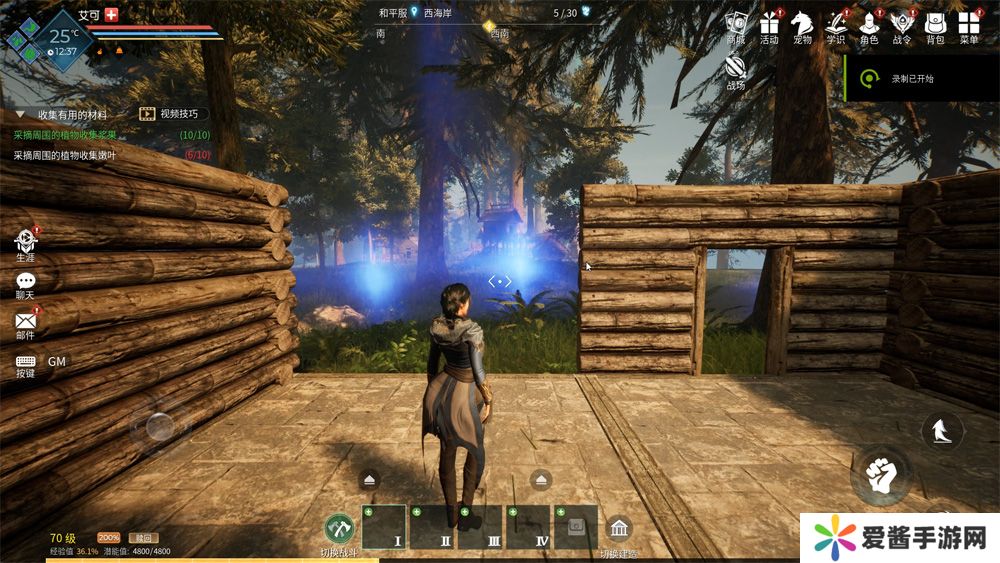
Task: Open the 生涯 career icon
Action: coord(25,241)
